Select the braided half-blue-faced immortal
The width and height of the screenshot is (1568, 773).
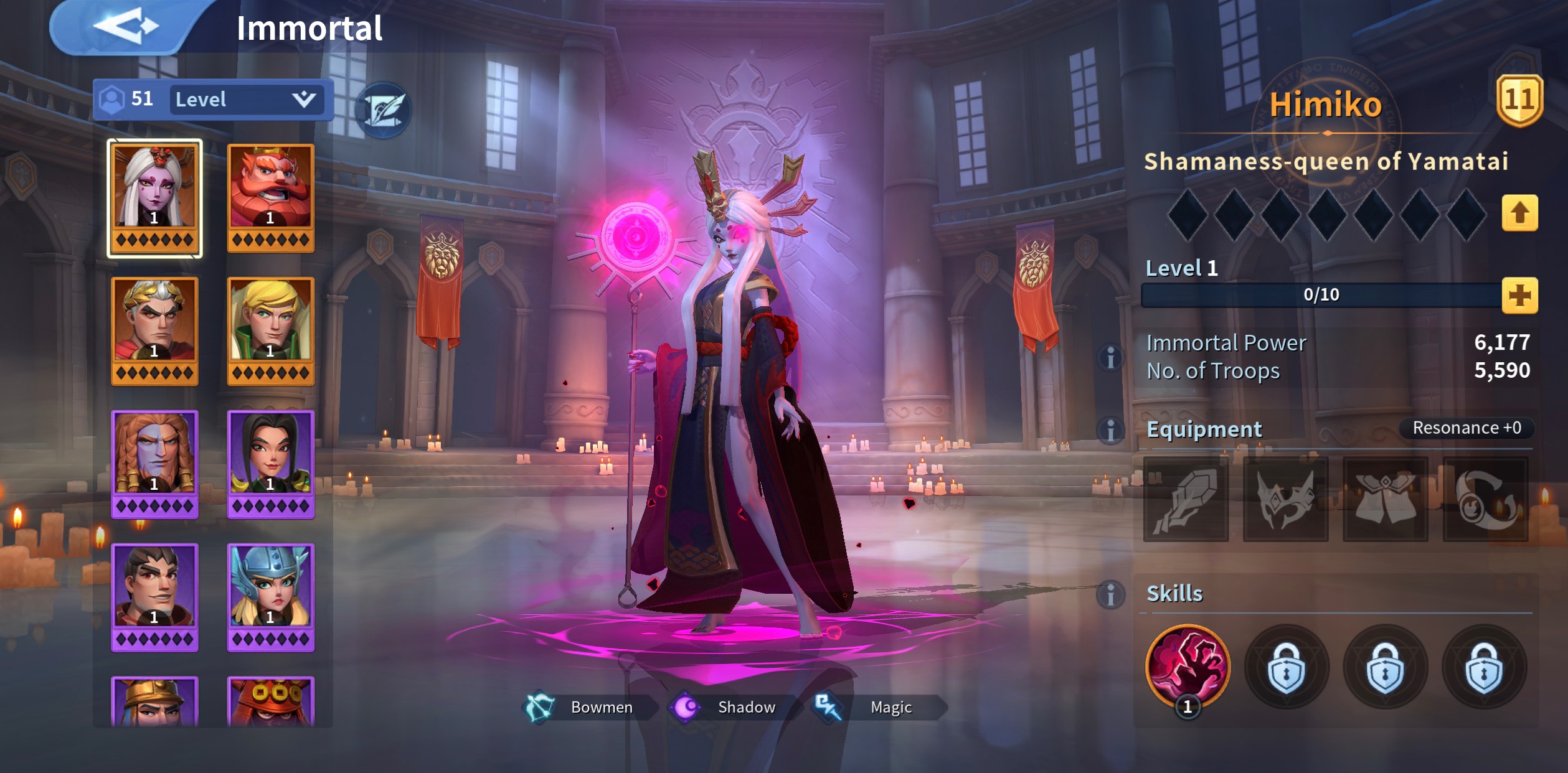(154, 464)
